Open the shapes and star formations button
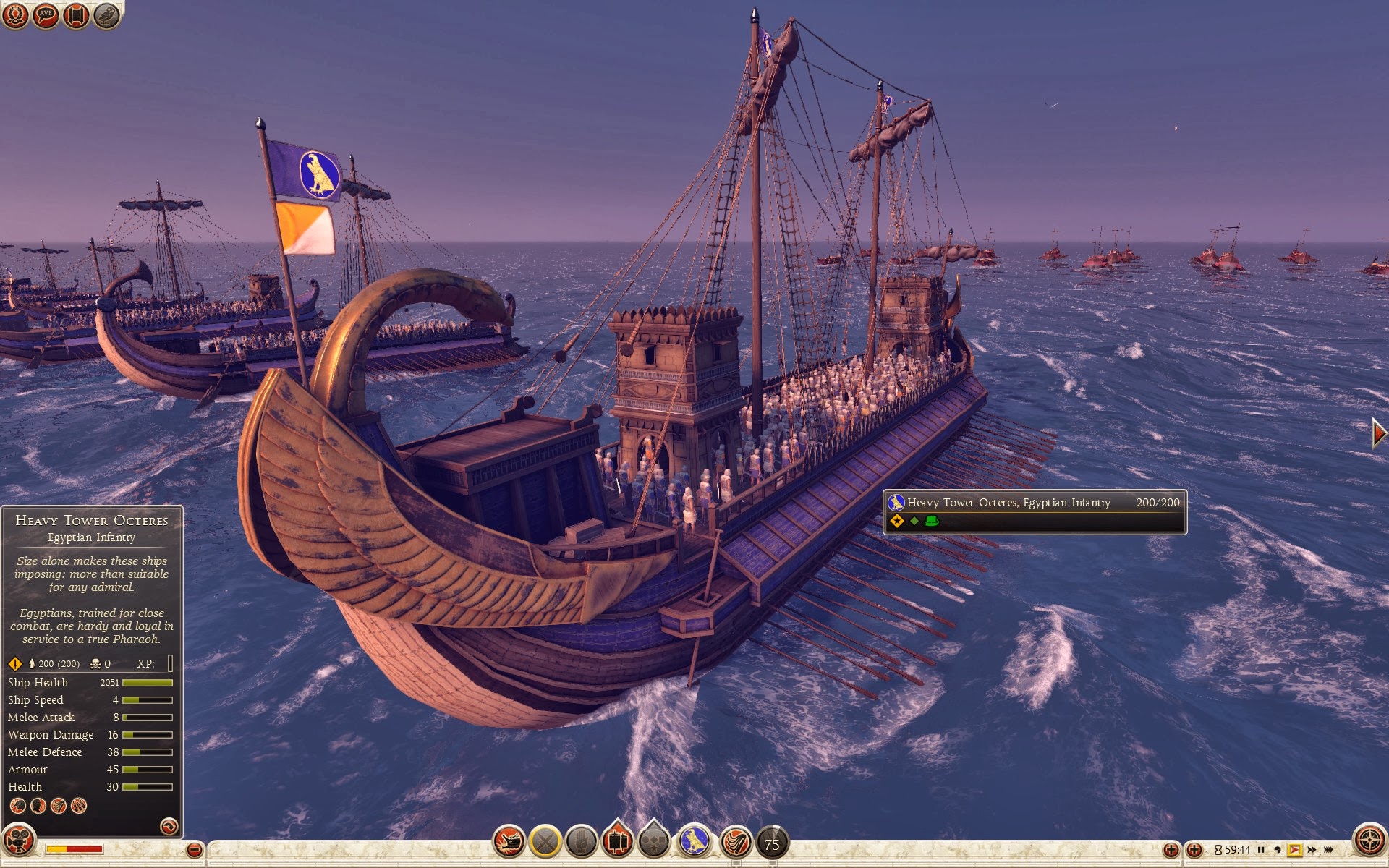Viewport: 1389px width, 868px height. (654, 842)
